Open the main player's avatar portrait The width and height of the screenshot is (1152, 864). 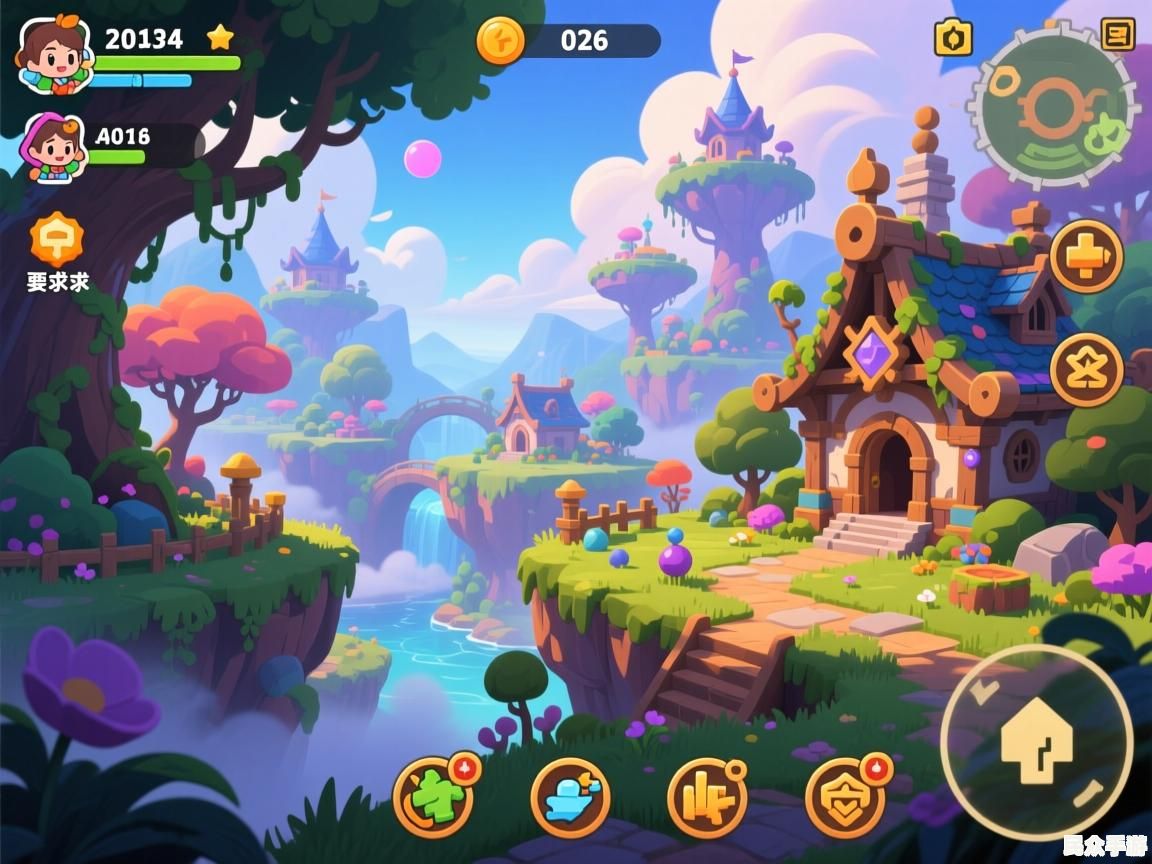pos(52,54)
